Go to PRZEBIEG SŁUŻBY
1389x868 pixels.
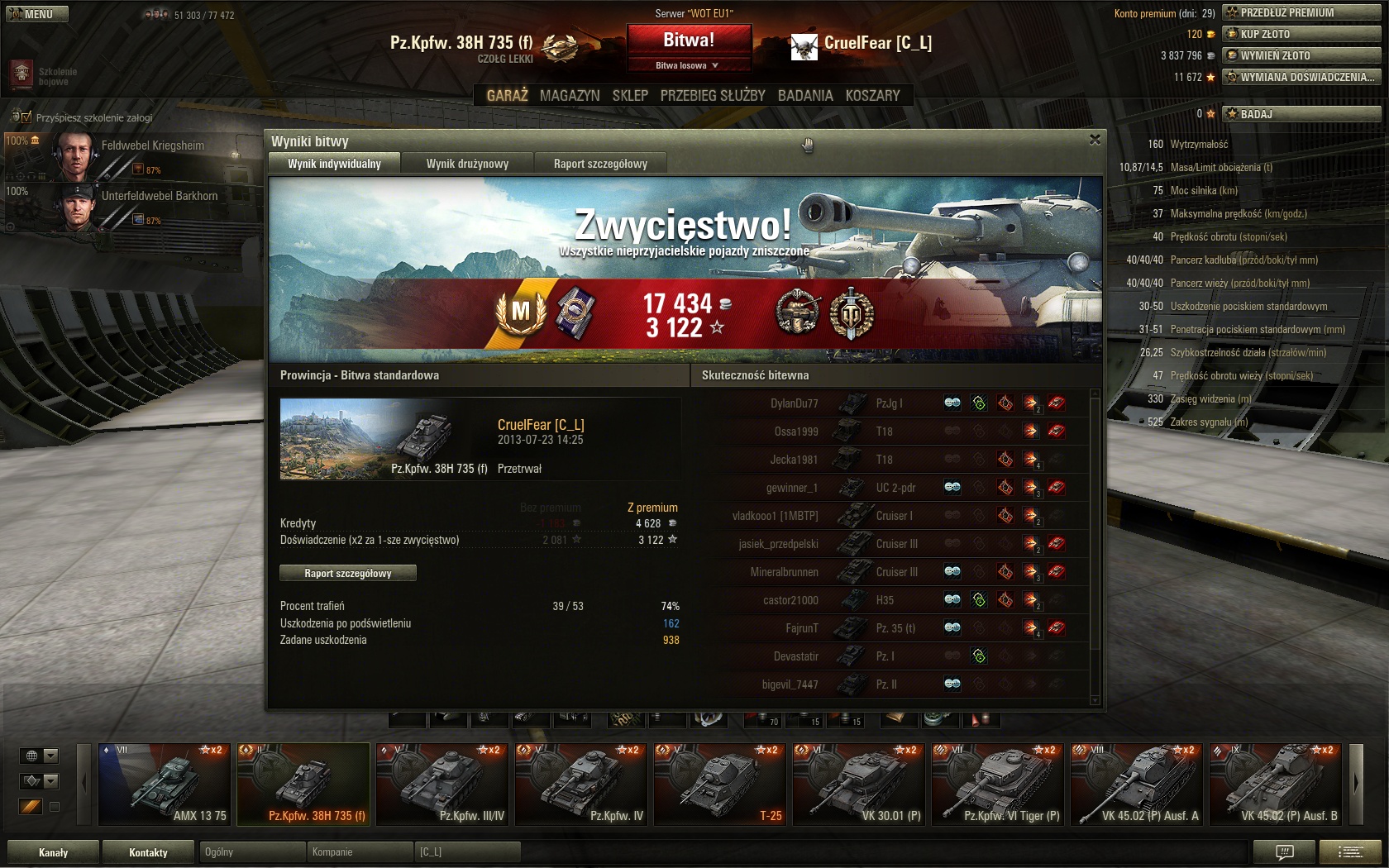click(713, 96)
